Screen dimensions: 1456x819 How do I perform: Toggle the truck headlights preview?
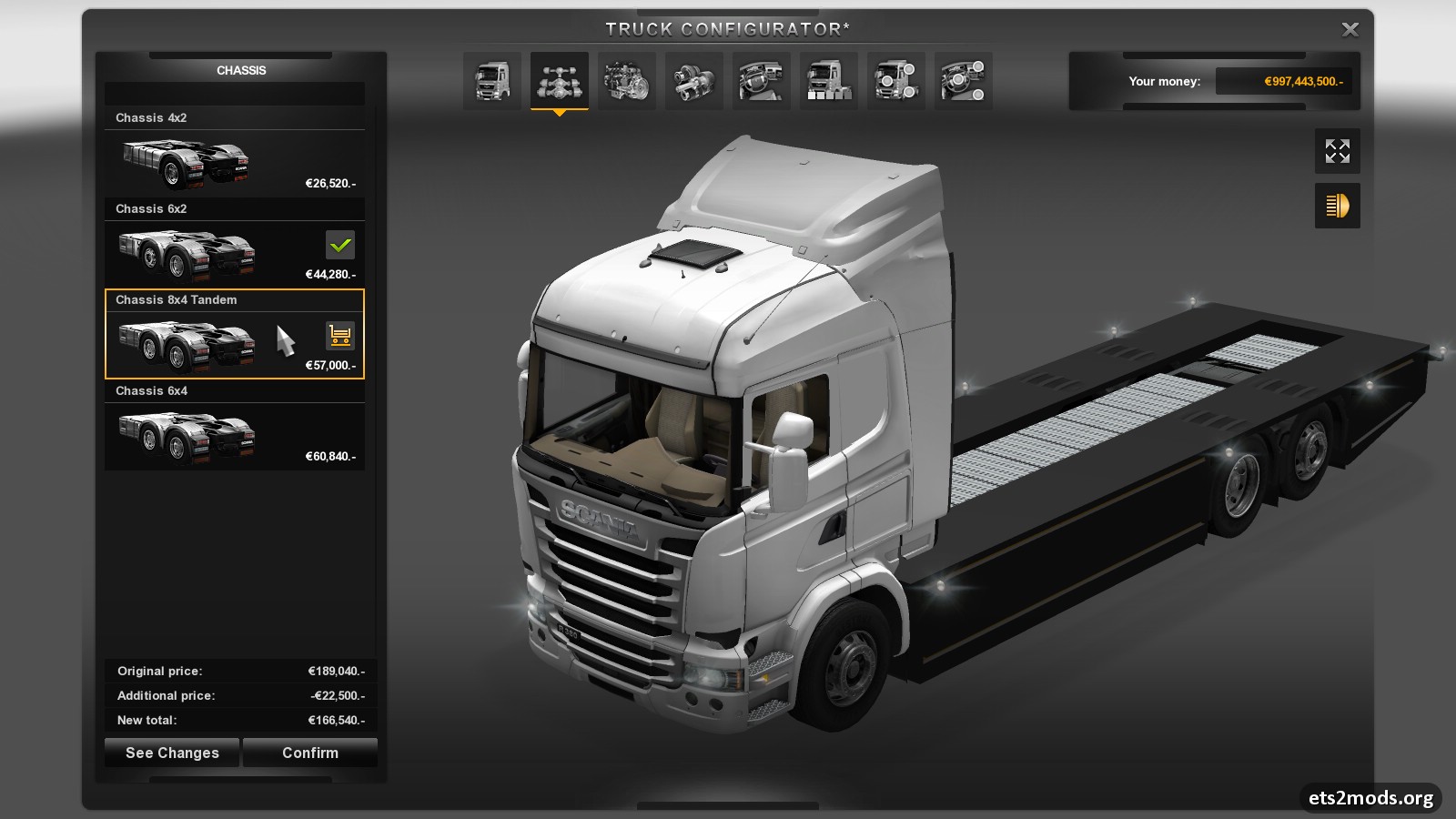click(1337, 206)
